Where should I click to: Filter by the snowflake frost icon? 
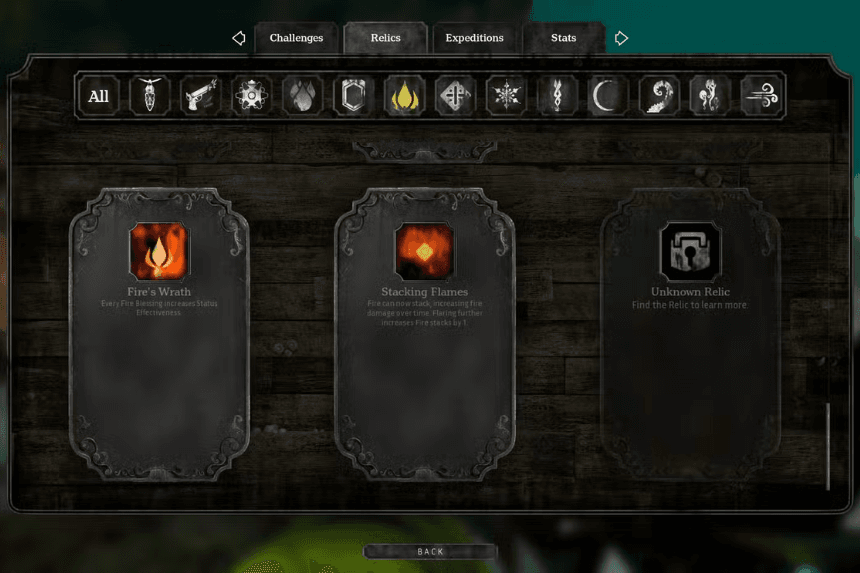pyautogui.click(x=506, y=96)
